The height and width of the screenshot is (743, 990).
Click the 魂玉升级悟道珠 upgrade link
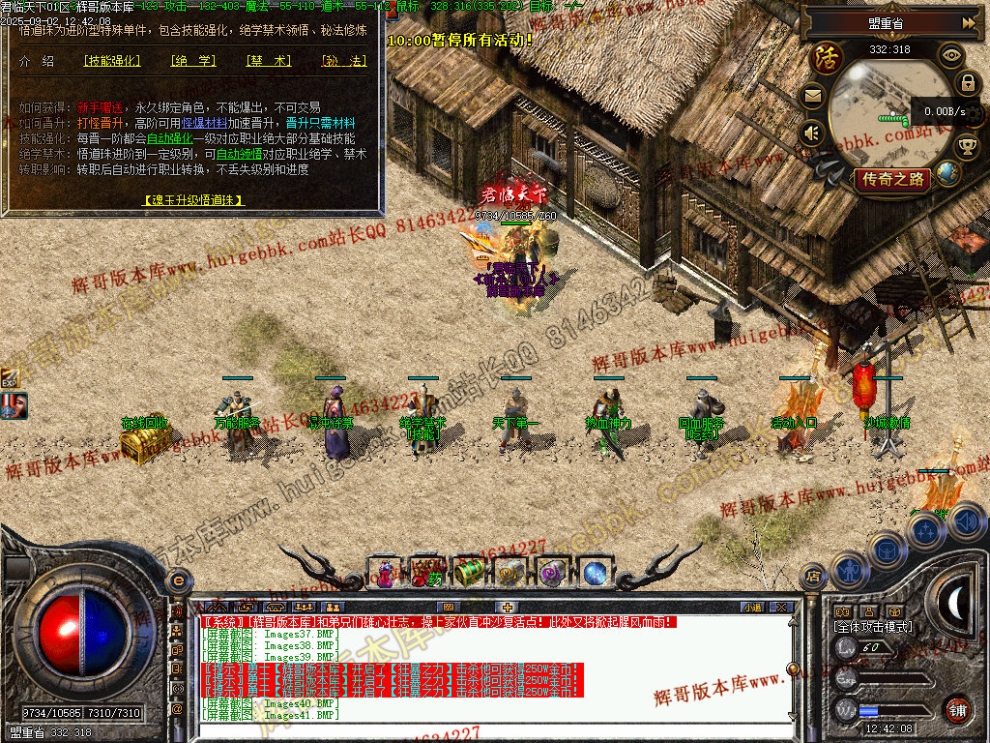pos(193,200)
